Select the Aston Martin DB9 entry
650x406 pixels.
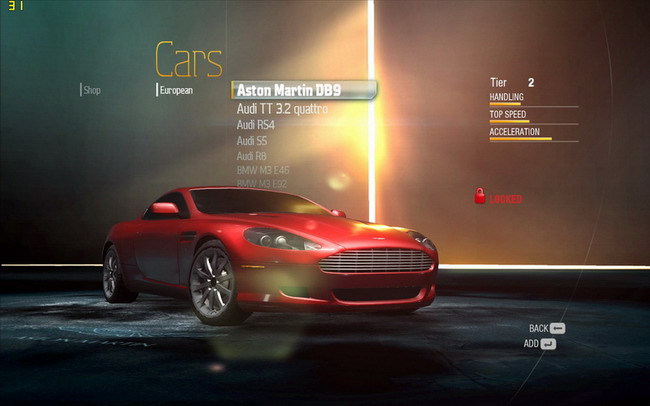point(289,90)
